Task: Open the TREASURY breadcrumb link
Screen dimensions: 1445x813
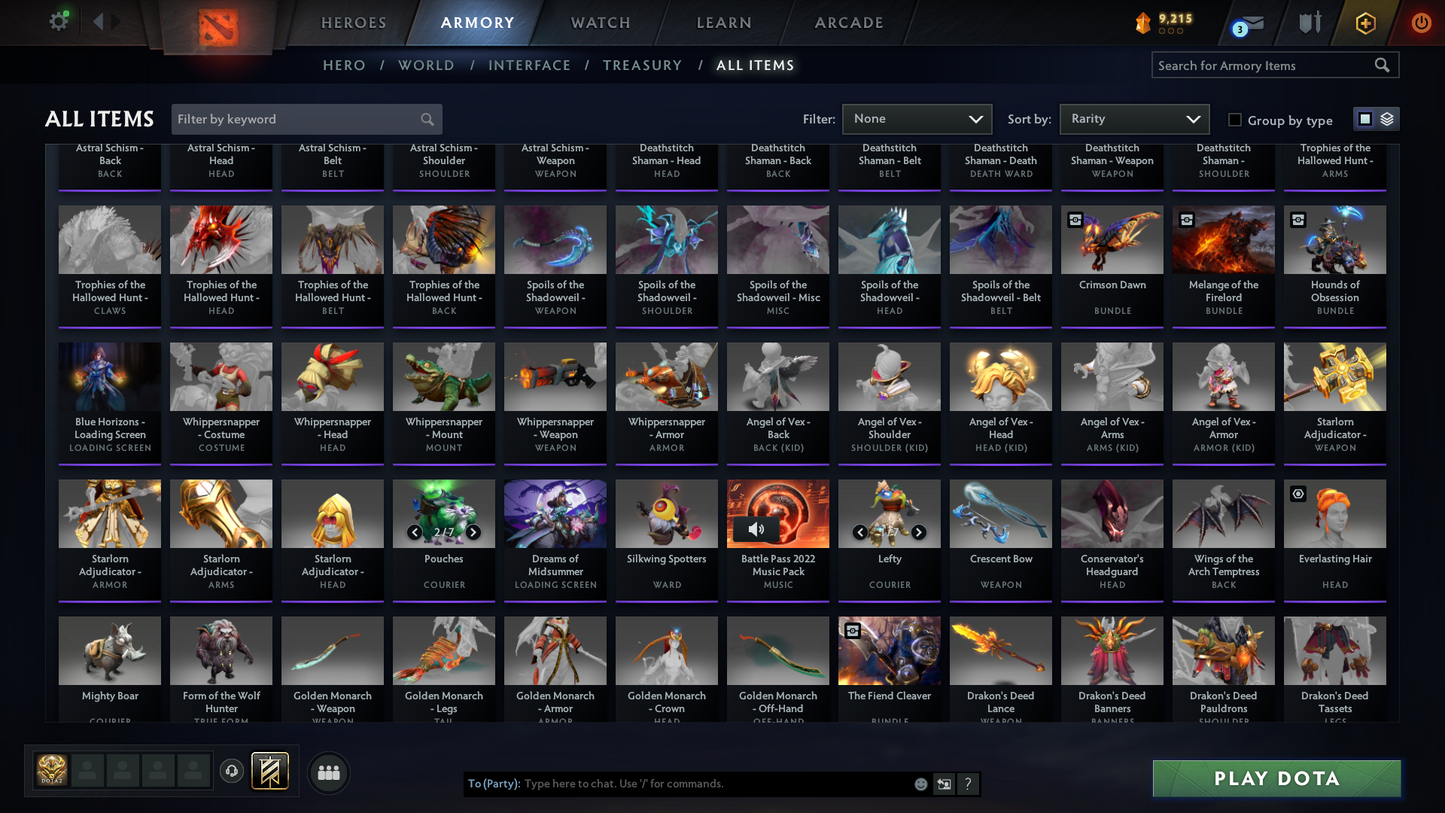Action: 642,65
